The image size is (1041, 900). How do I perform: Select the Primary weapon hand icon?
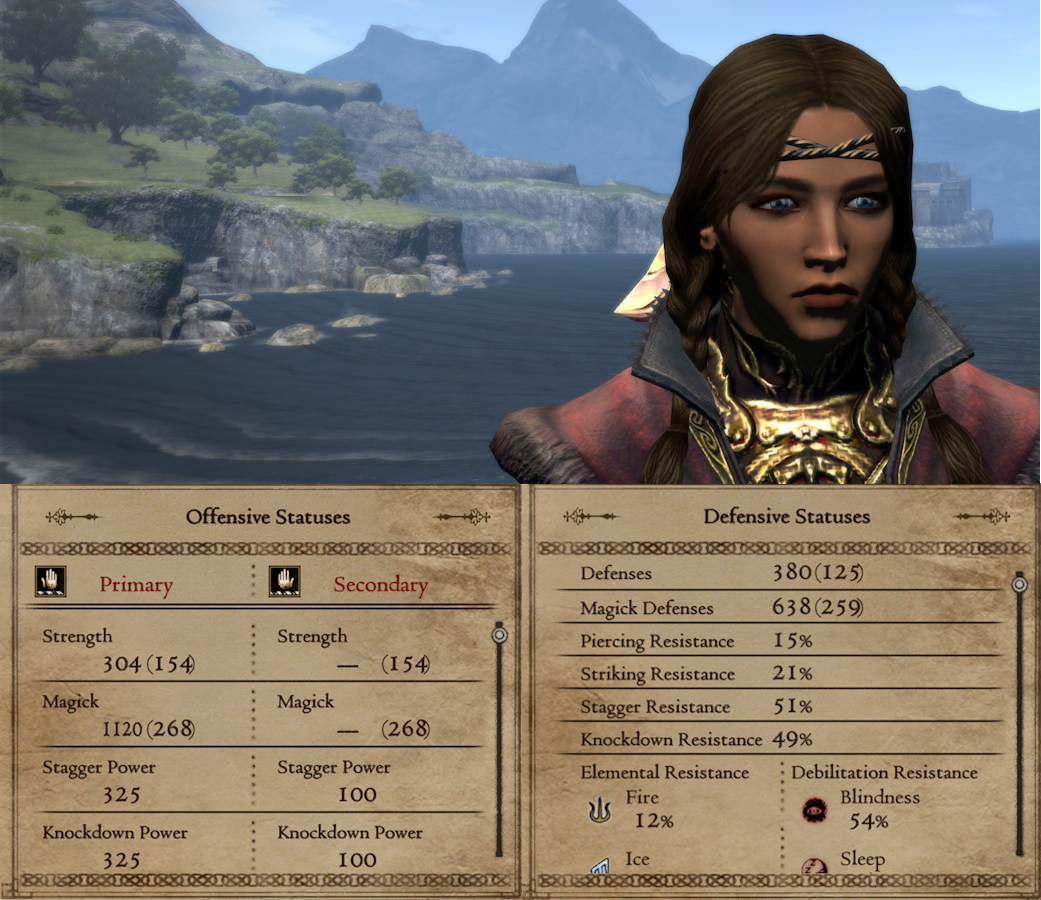[51, 583]
